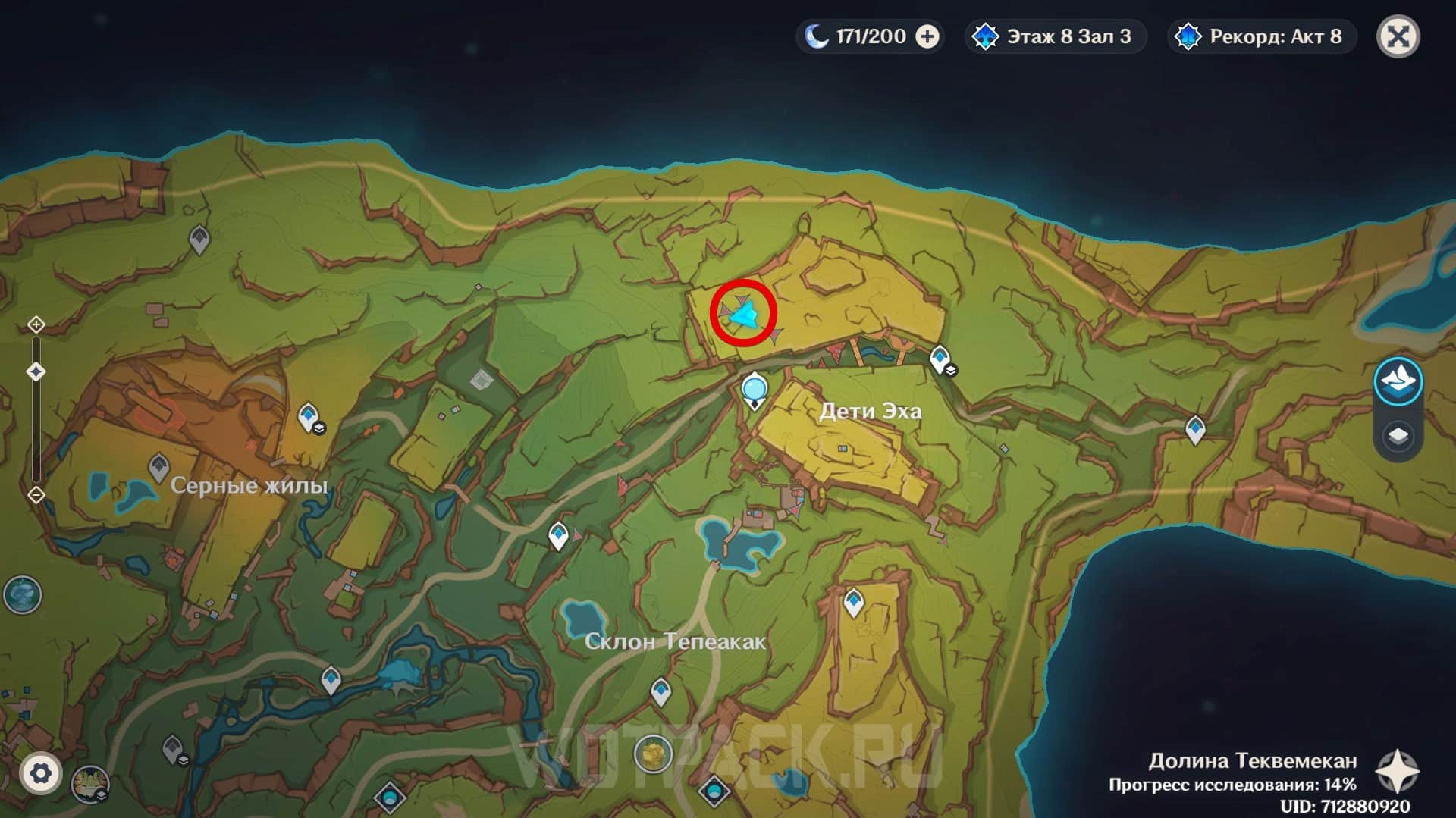This screenshot has width=1456, height=818.
Task: Select the golden boss marker on map
Action: (x=653, y=754)
